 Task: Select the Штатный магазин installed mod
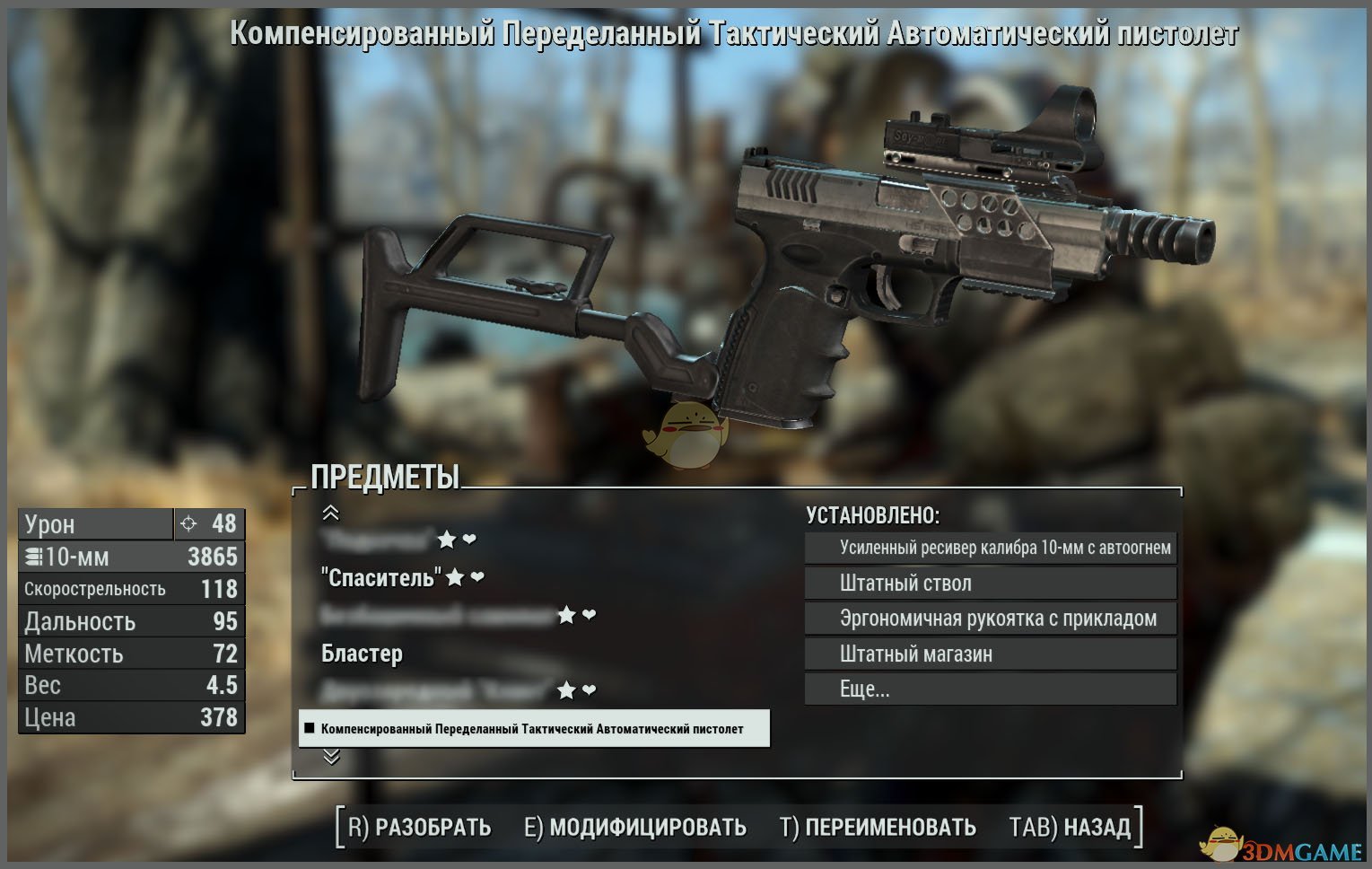991,654
